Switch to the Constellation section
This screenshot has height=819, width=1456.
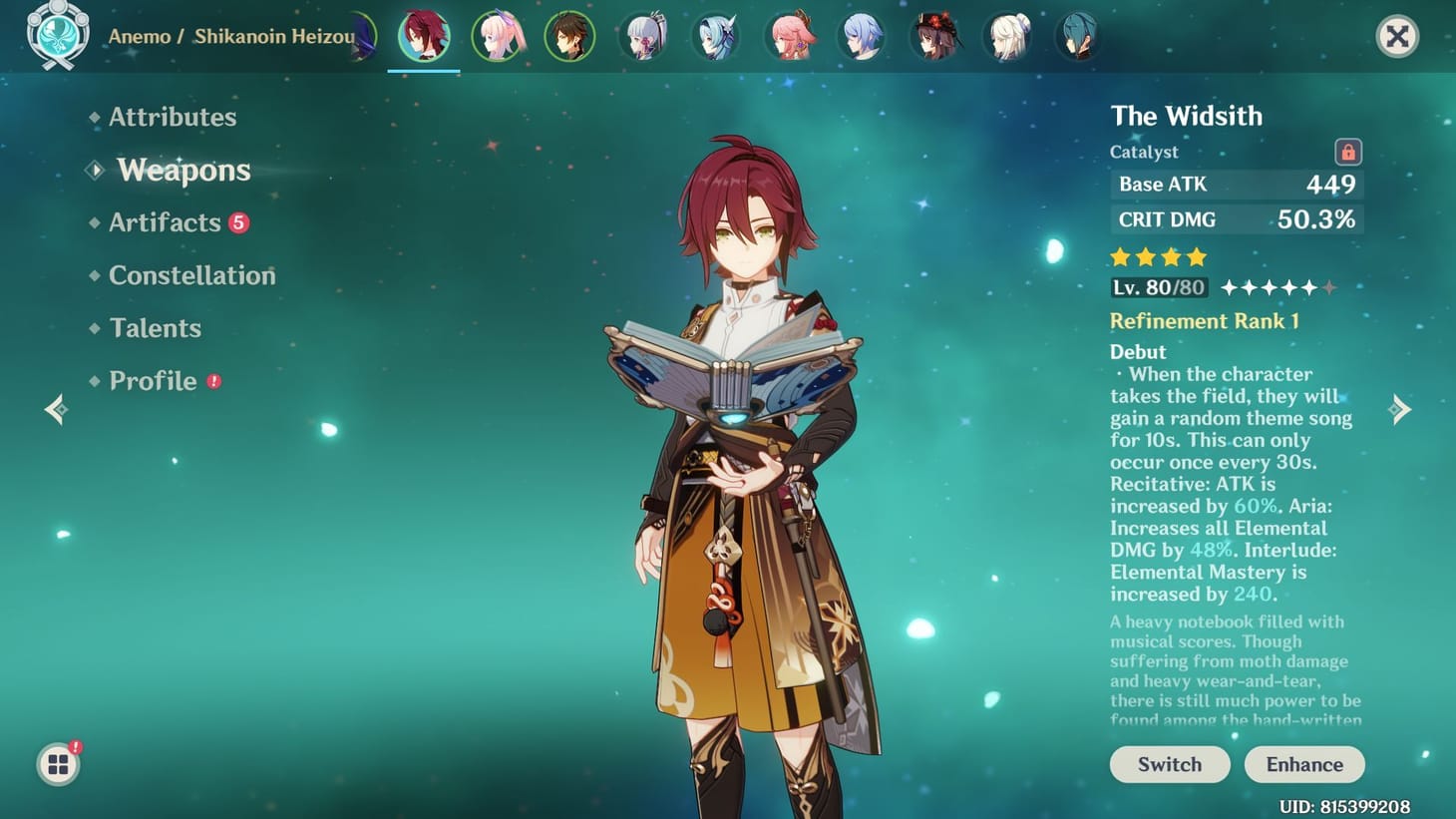[191, 275]
